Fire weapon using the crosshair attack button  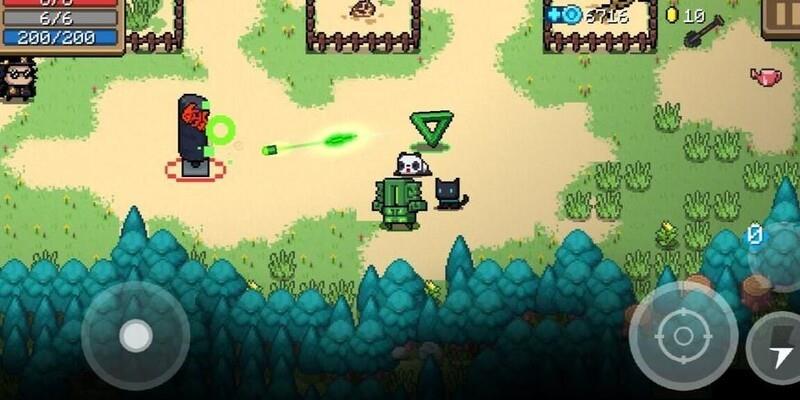coord(683,334)
